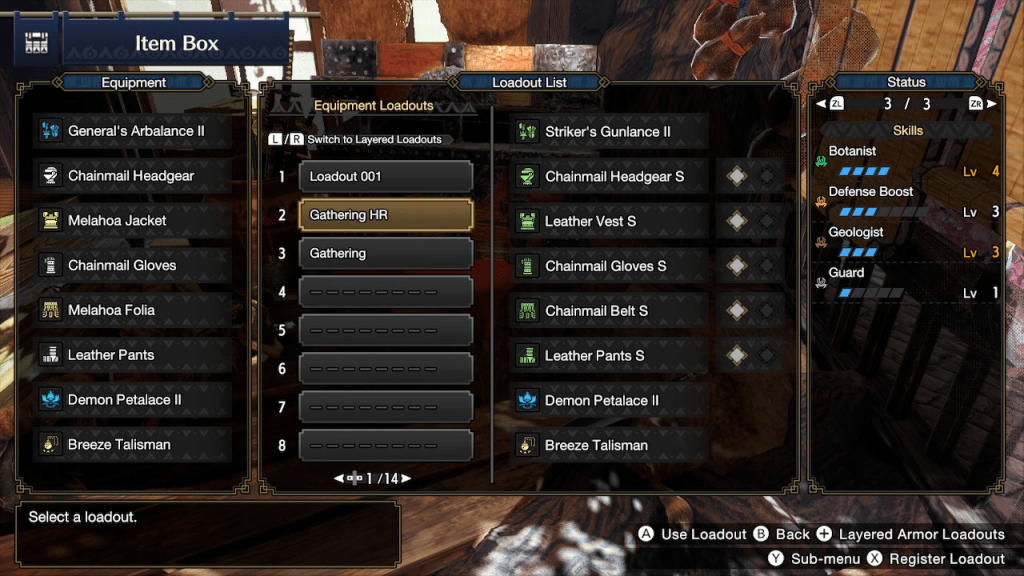The image size is (1024, 576).
Task: Choose the Gathering HR loadout
Action: coord(385,215)
